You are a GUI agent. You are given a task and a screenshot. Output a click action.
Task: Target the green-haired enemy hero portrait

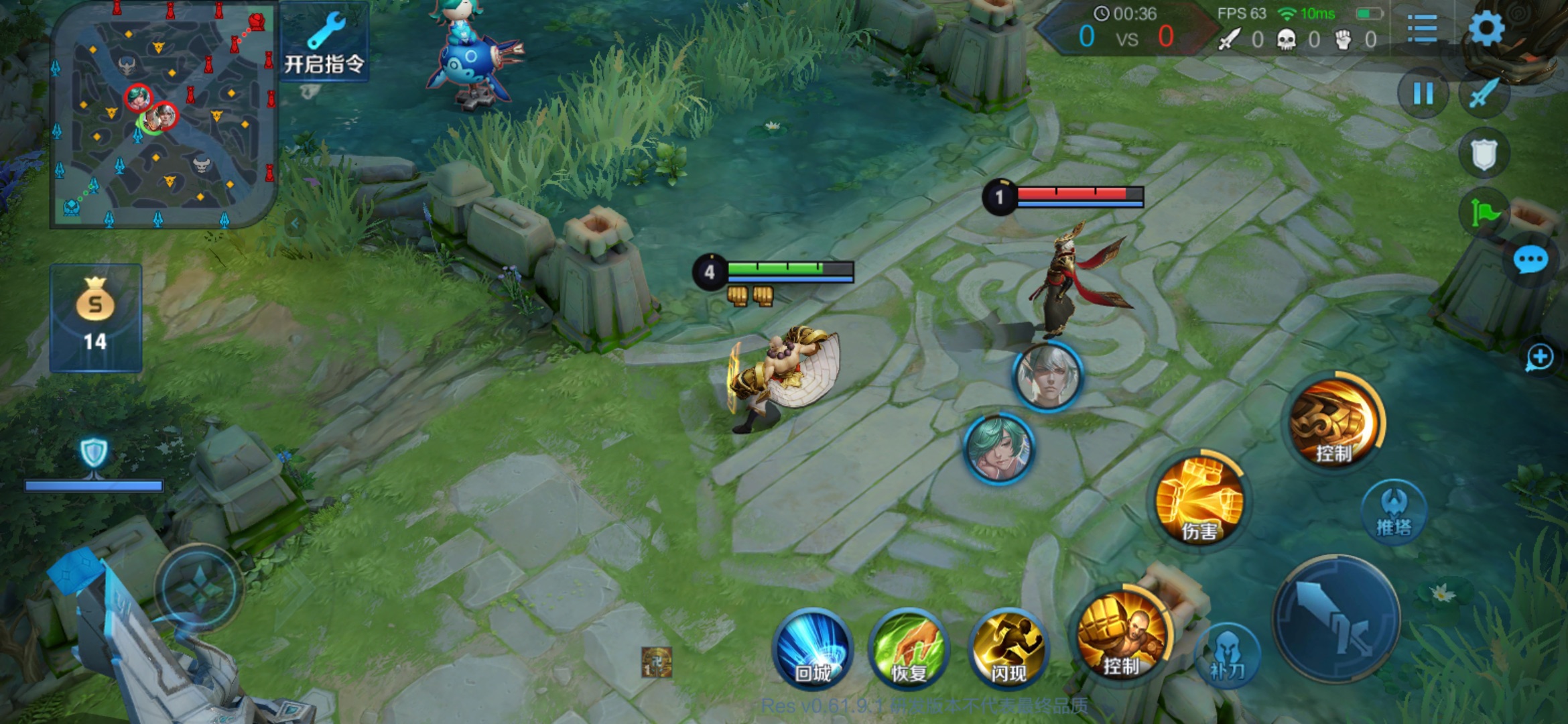click(998, 448)
